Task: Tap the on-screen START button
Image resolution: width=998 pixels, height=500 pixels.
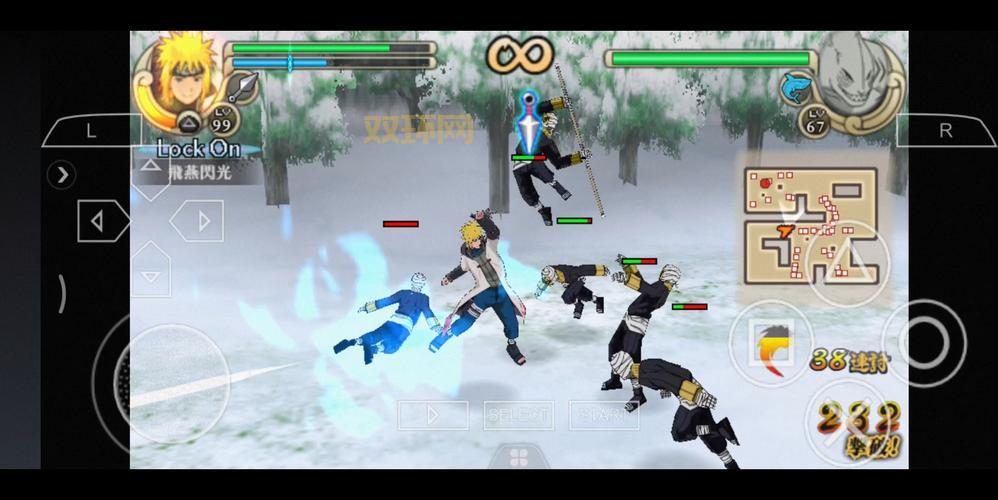Action: [603, 414]
